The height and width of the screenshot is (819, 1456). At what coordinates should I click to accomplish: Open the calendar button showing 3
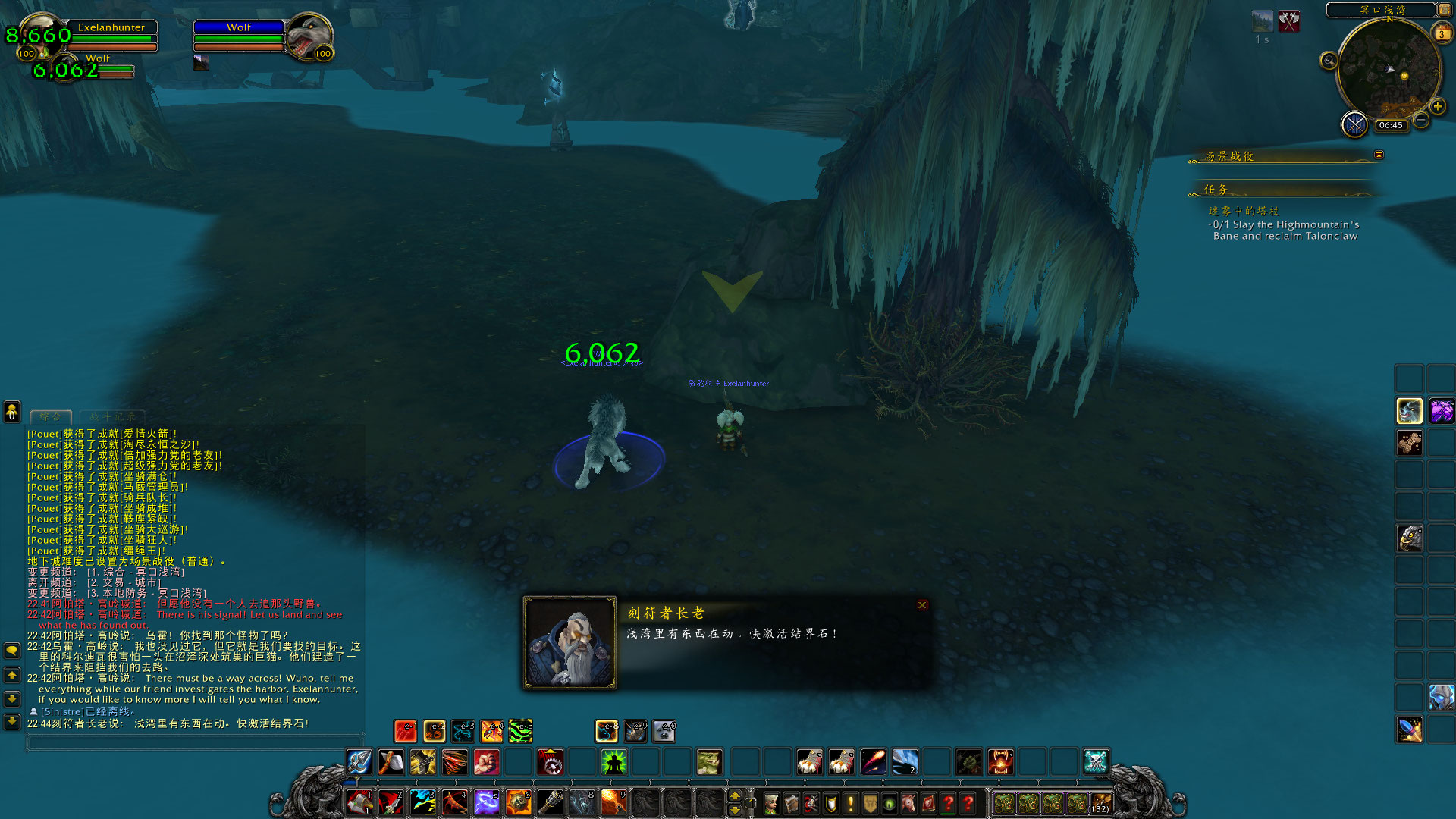coord(1441,34)
